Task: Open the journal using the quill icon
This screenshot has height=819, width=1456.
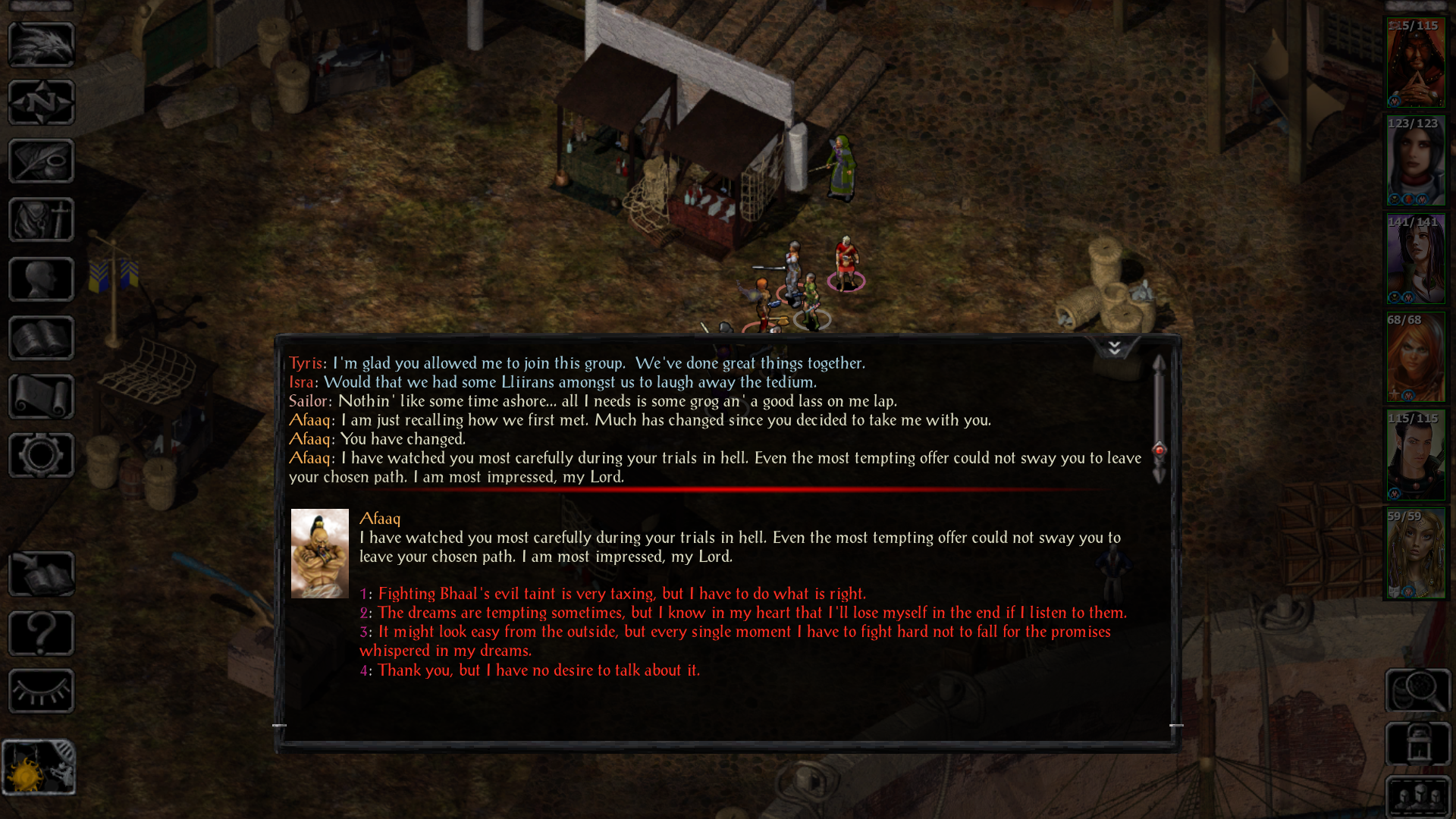Action: (41, 161)
